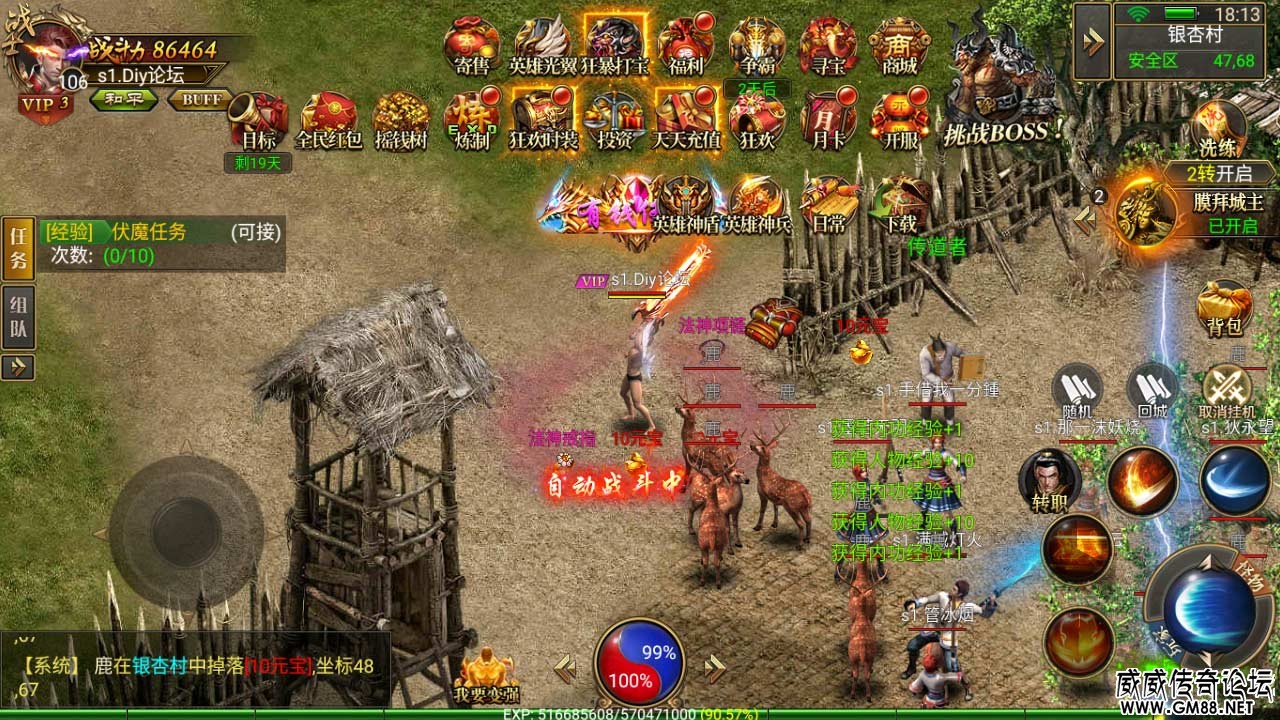Toggle 取消挂机 auto-battle off

coord(1226,391)
